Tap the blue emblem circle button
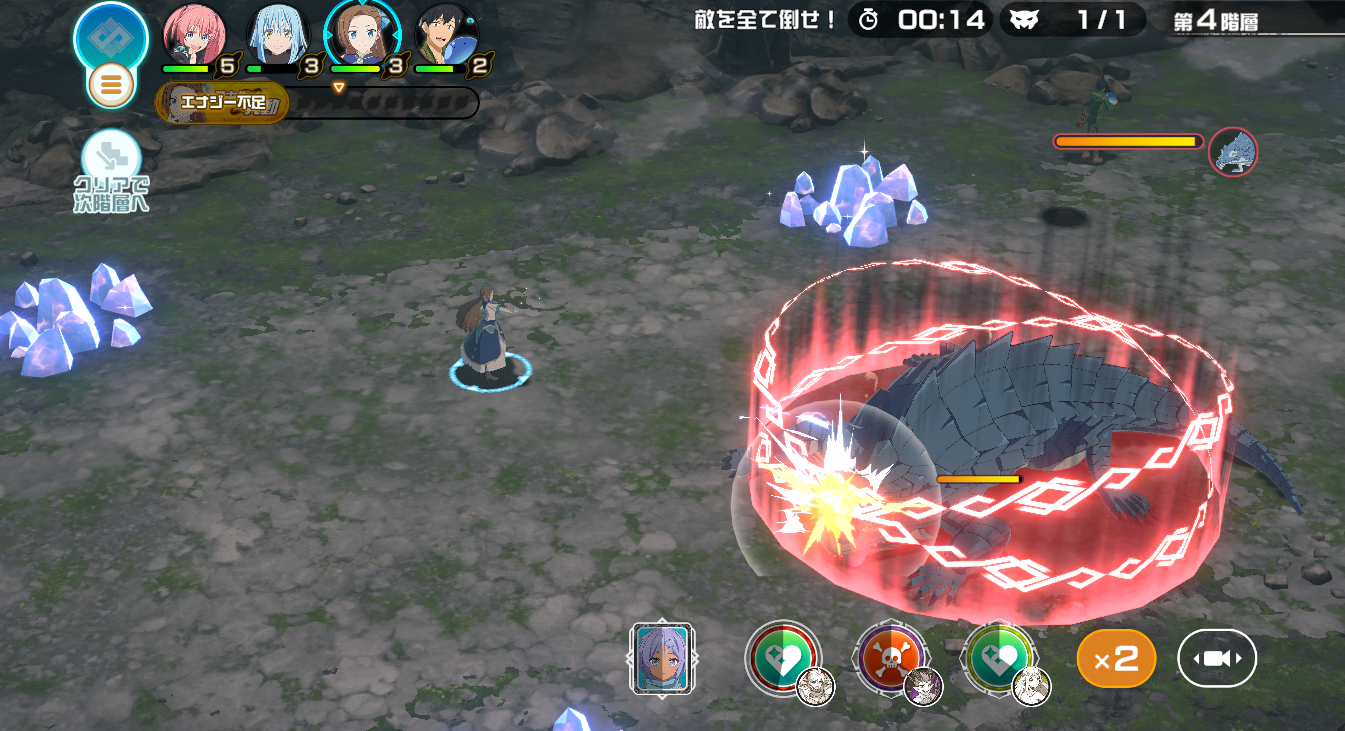This screenshot has width=1345, height=731. point(111,36)
